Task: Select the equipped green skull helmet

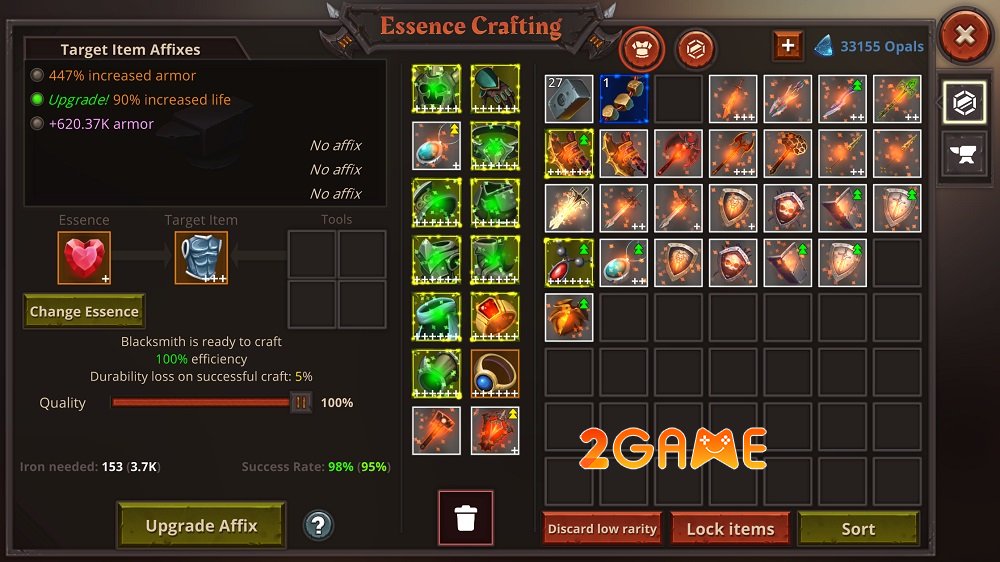Action: coord(437,90)
